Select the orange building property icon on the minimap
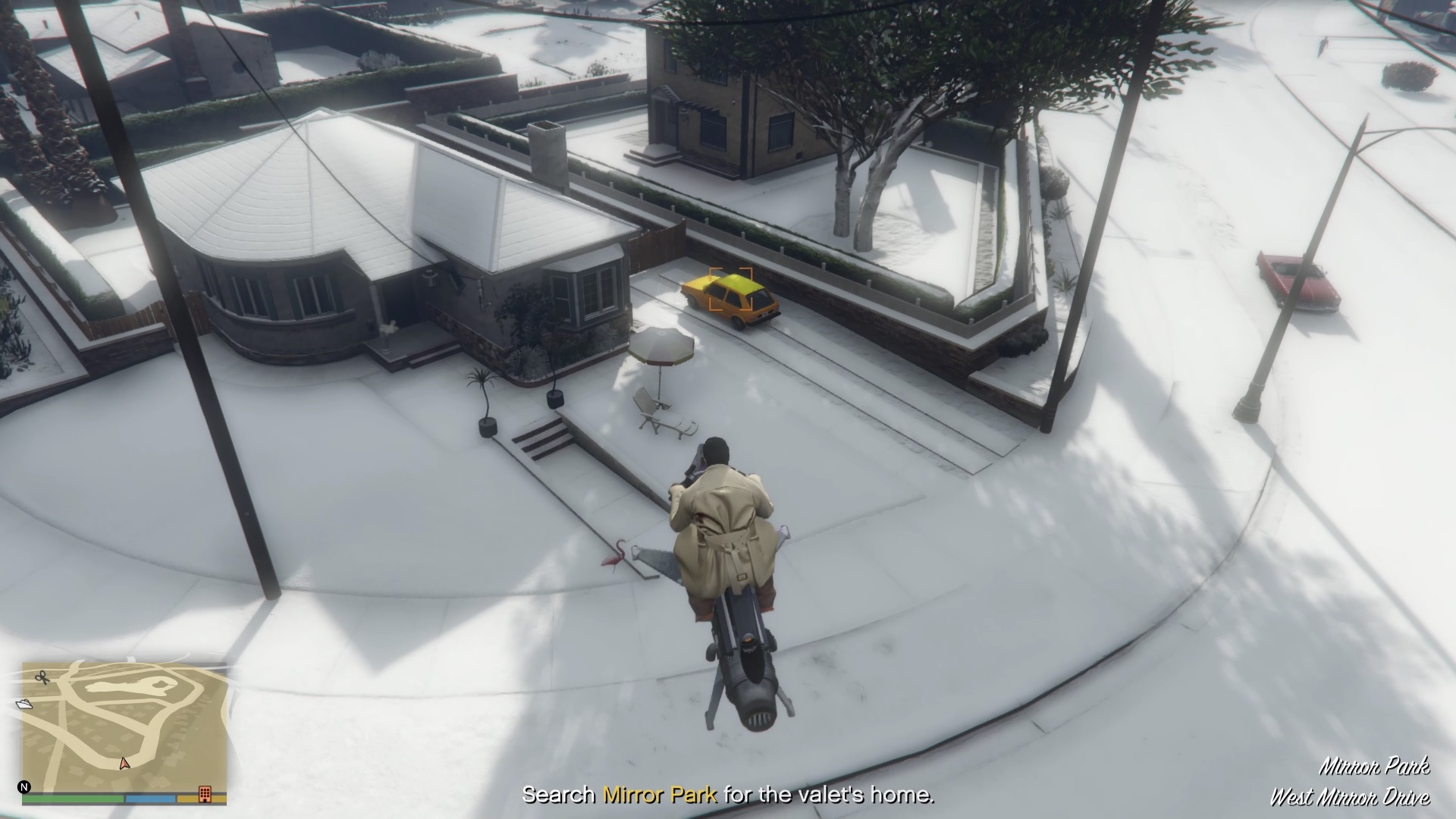 [x=205, y=794]
